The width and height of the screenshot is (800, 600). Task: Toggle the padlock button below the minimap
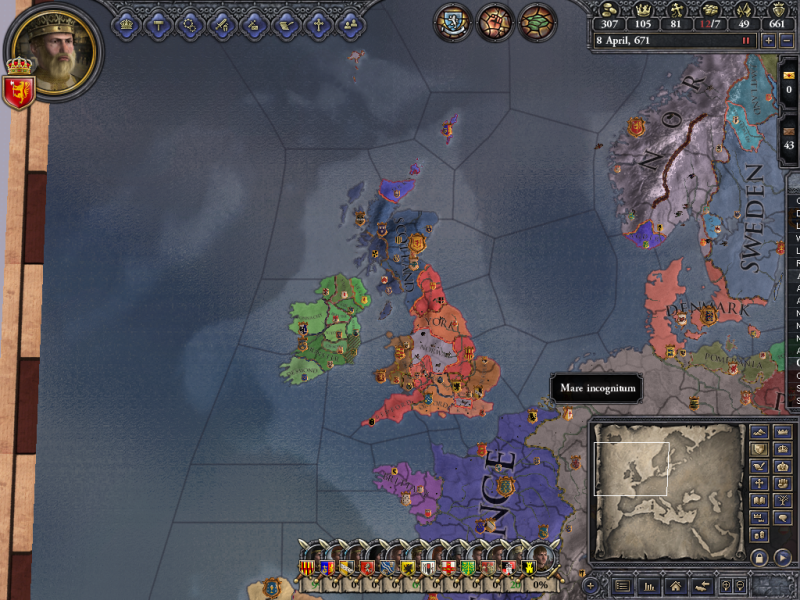coord(758,556)
